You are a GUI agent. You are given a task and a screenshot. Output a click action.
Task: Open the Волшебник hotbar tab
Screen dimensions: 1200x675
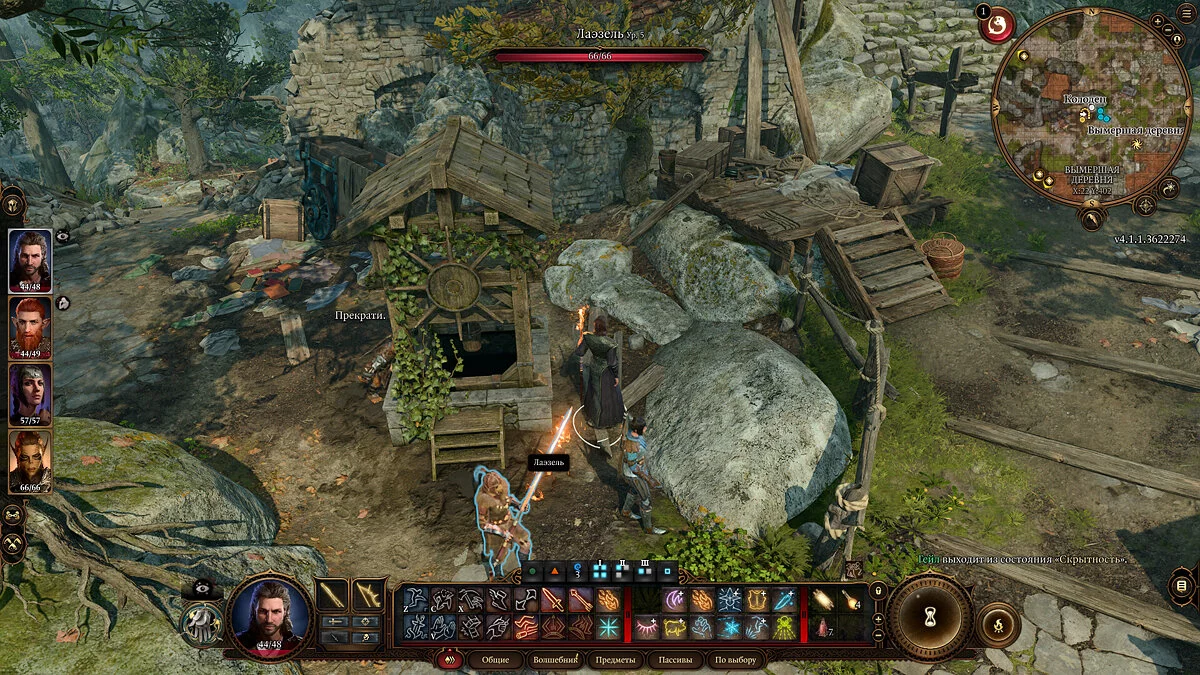pyautogui.click(x=556, y=660)
